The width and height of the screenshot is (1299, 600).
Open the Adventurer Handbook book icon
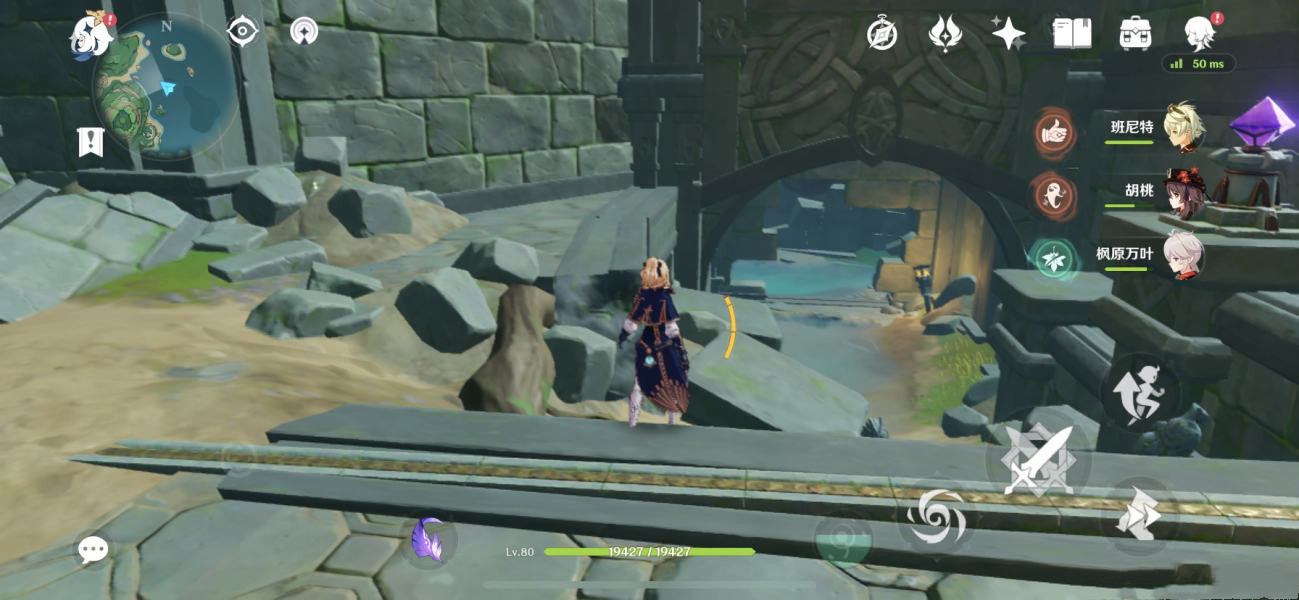point(1071,34)
